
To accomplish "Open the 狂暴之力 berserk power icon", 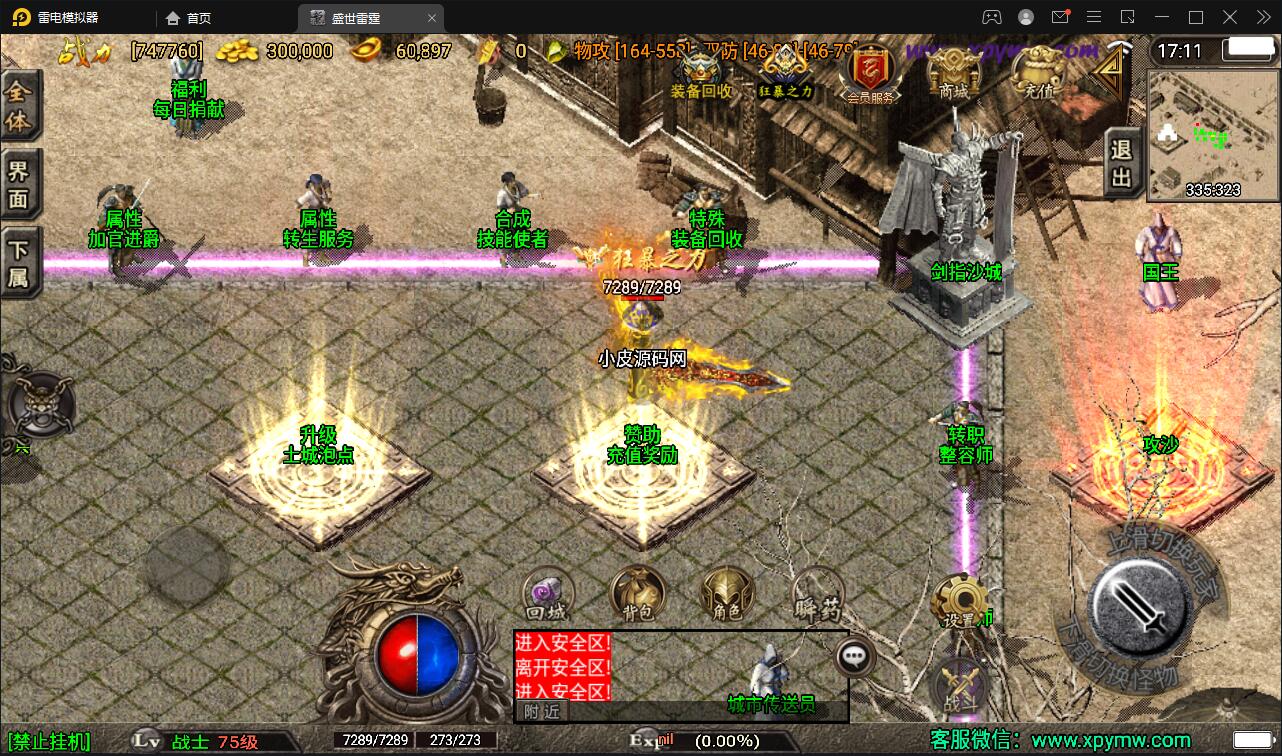I will 786,71.
